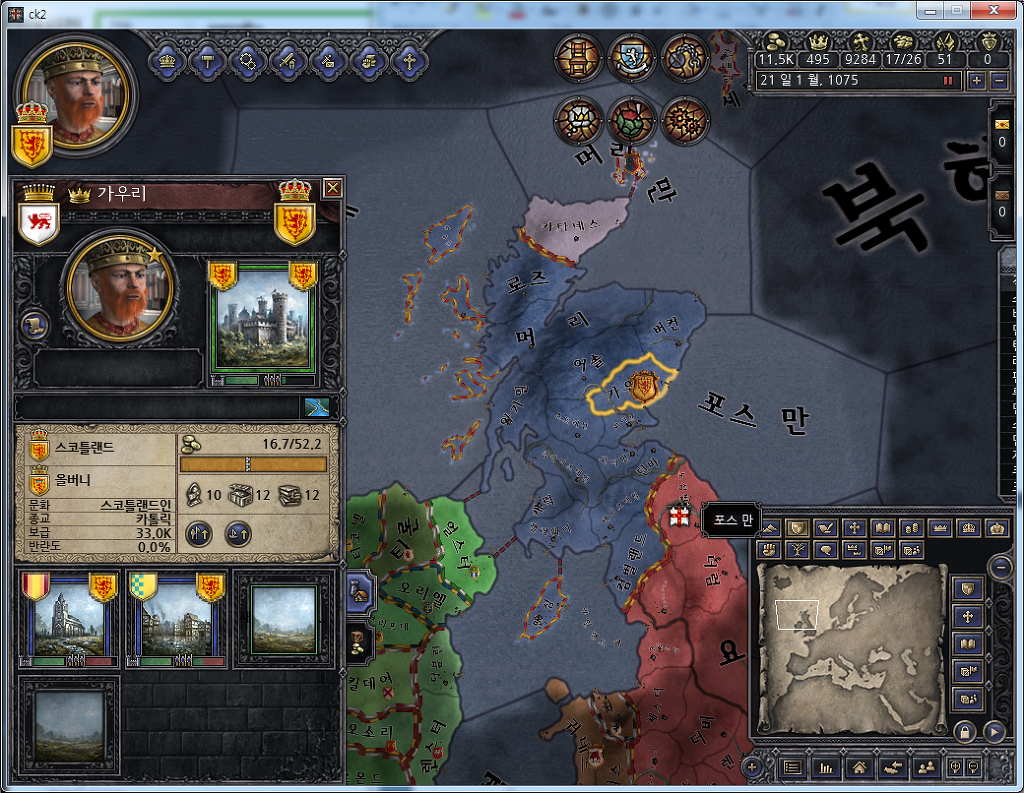Viewport: 1024px width, 793px height.
Task: Click the ball-and-chain prisoner alert
Action: point(685,58)
